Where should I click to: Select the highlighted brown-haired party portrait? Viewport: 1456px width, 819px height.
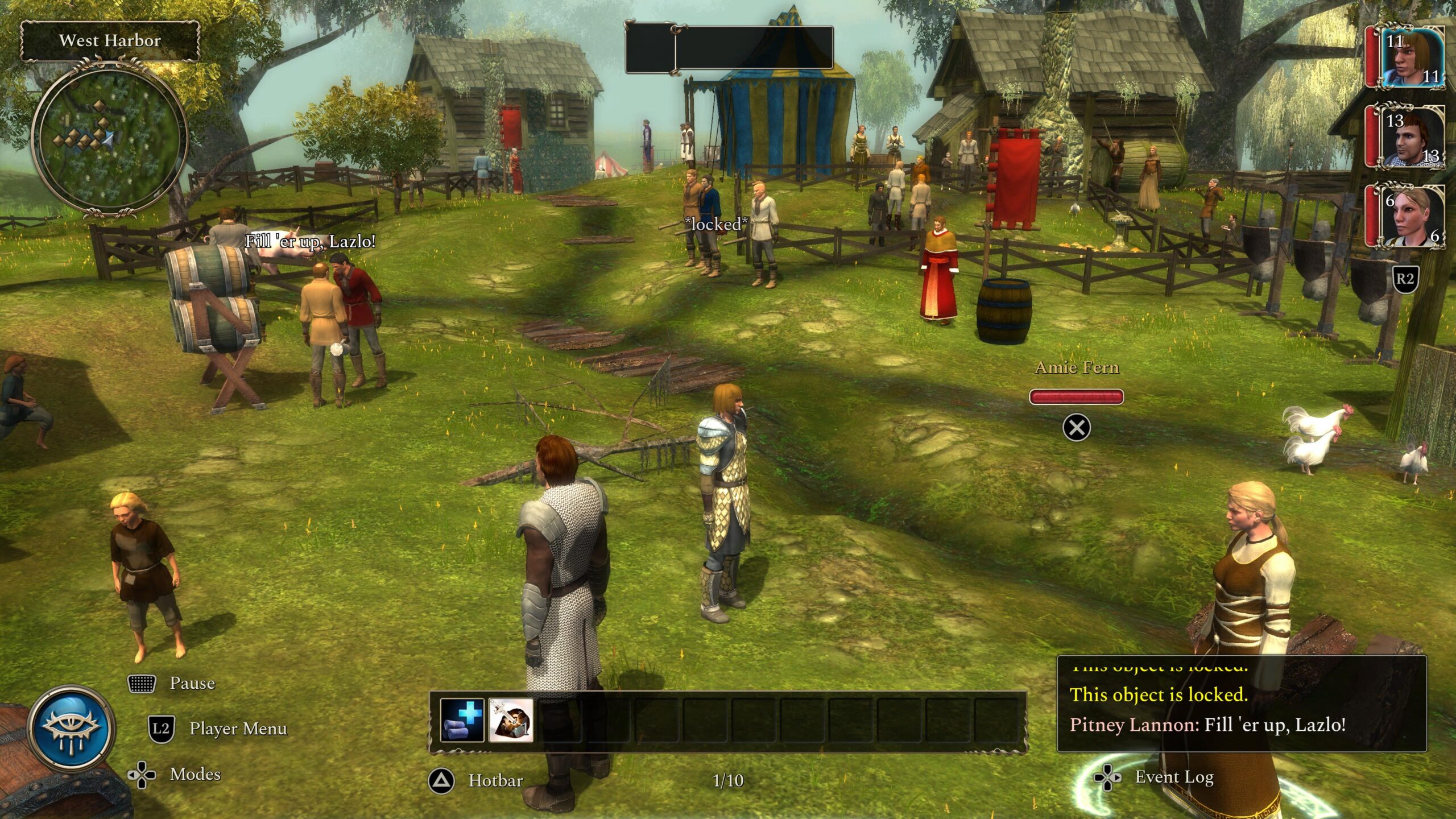1412,58
